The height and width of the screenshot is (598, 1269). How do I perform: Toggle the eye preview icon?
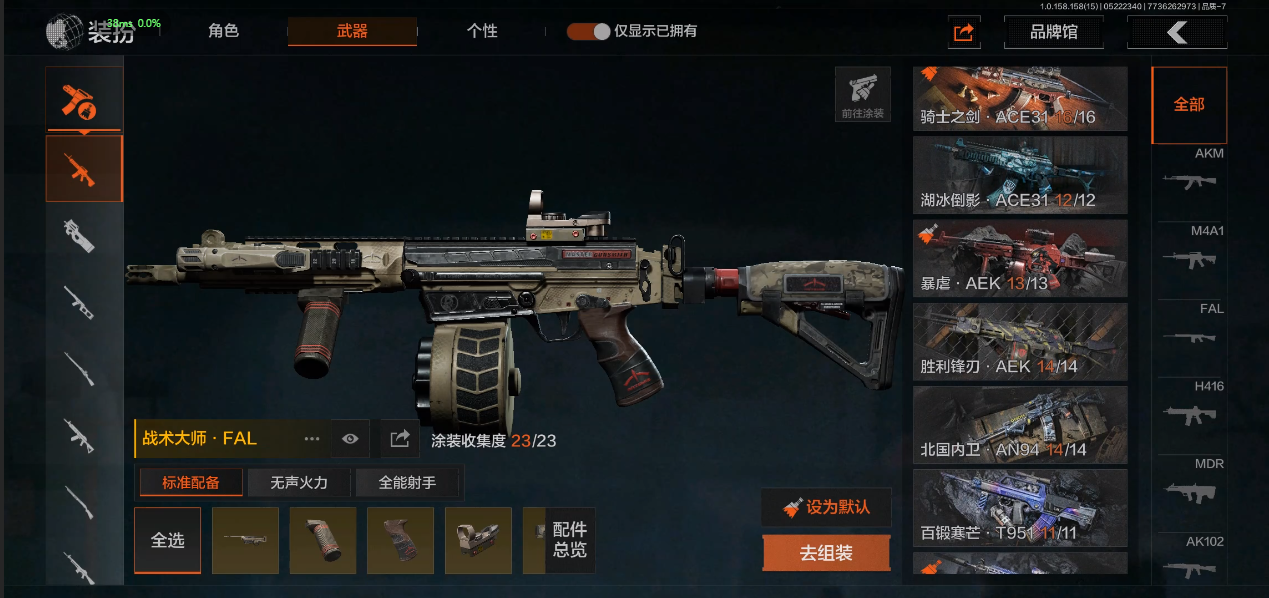[350, 439]
